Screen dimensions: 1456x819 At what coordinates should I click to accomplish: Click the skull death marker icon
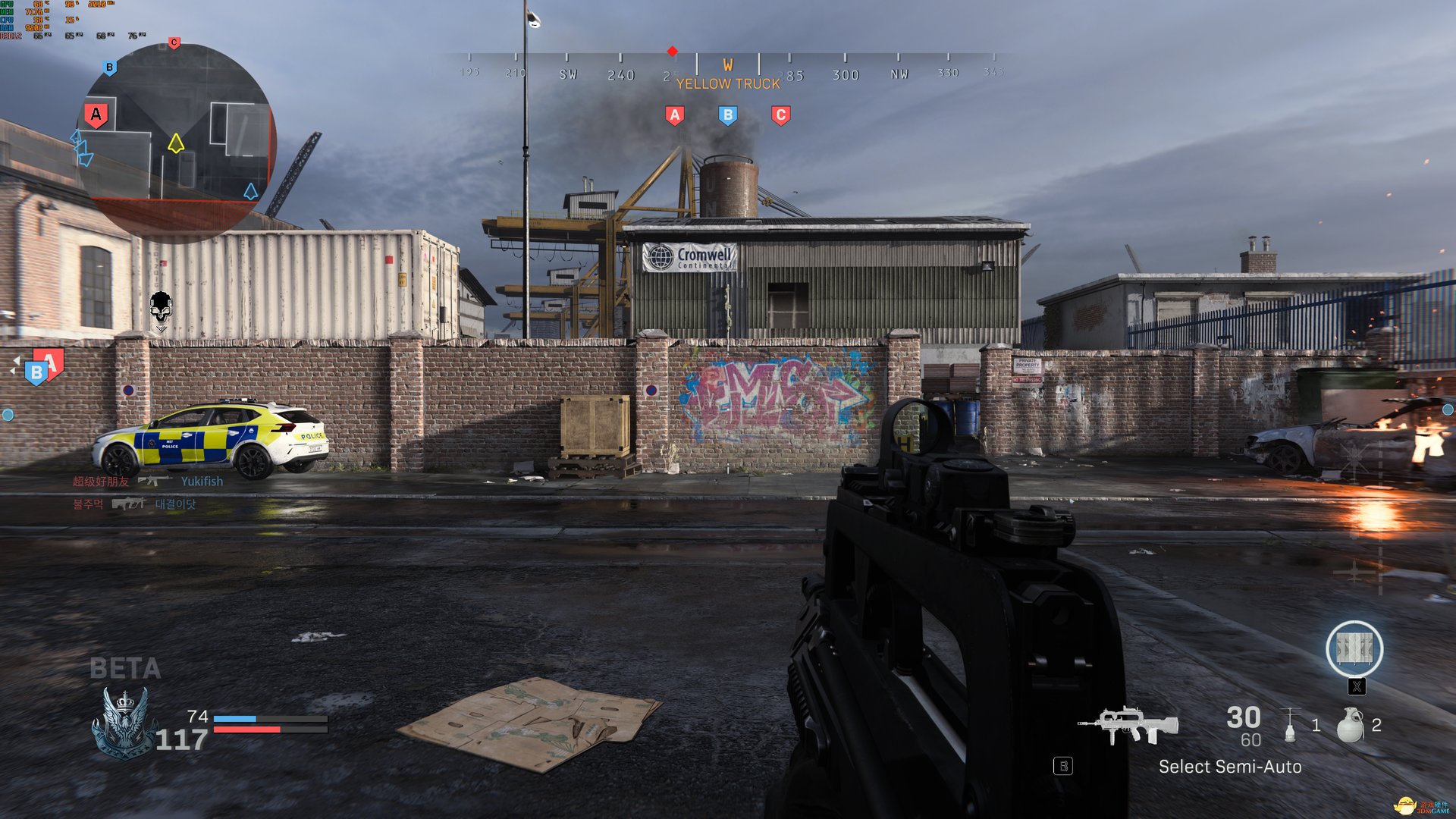coord(161,309)
